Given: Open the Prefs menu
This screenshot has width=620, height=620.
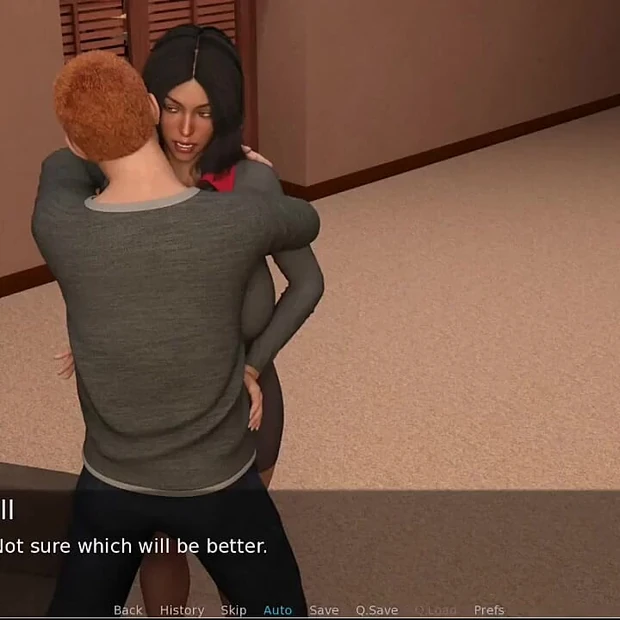Looking at the screenshot, I should coord(489,610).
